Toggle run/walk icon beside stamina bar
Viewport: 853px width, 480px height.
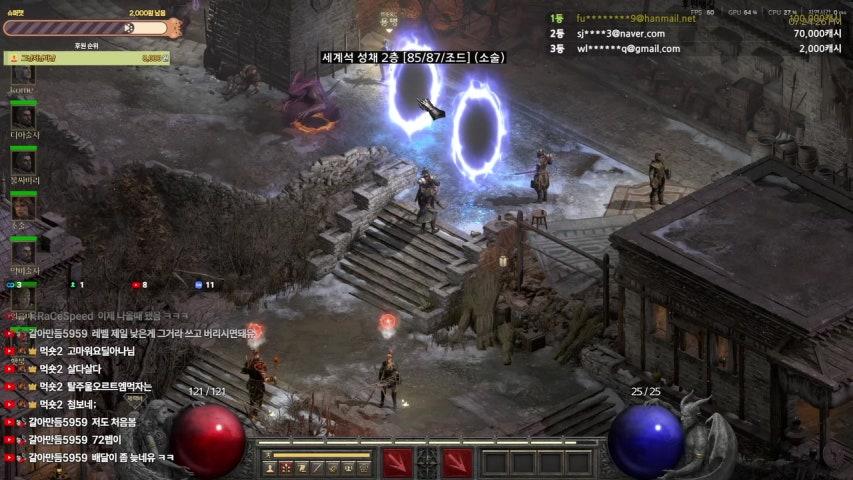pyautogui.click(x=269, y=455)
